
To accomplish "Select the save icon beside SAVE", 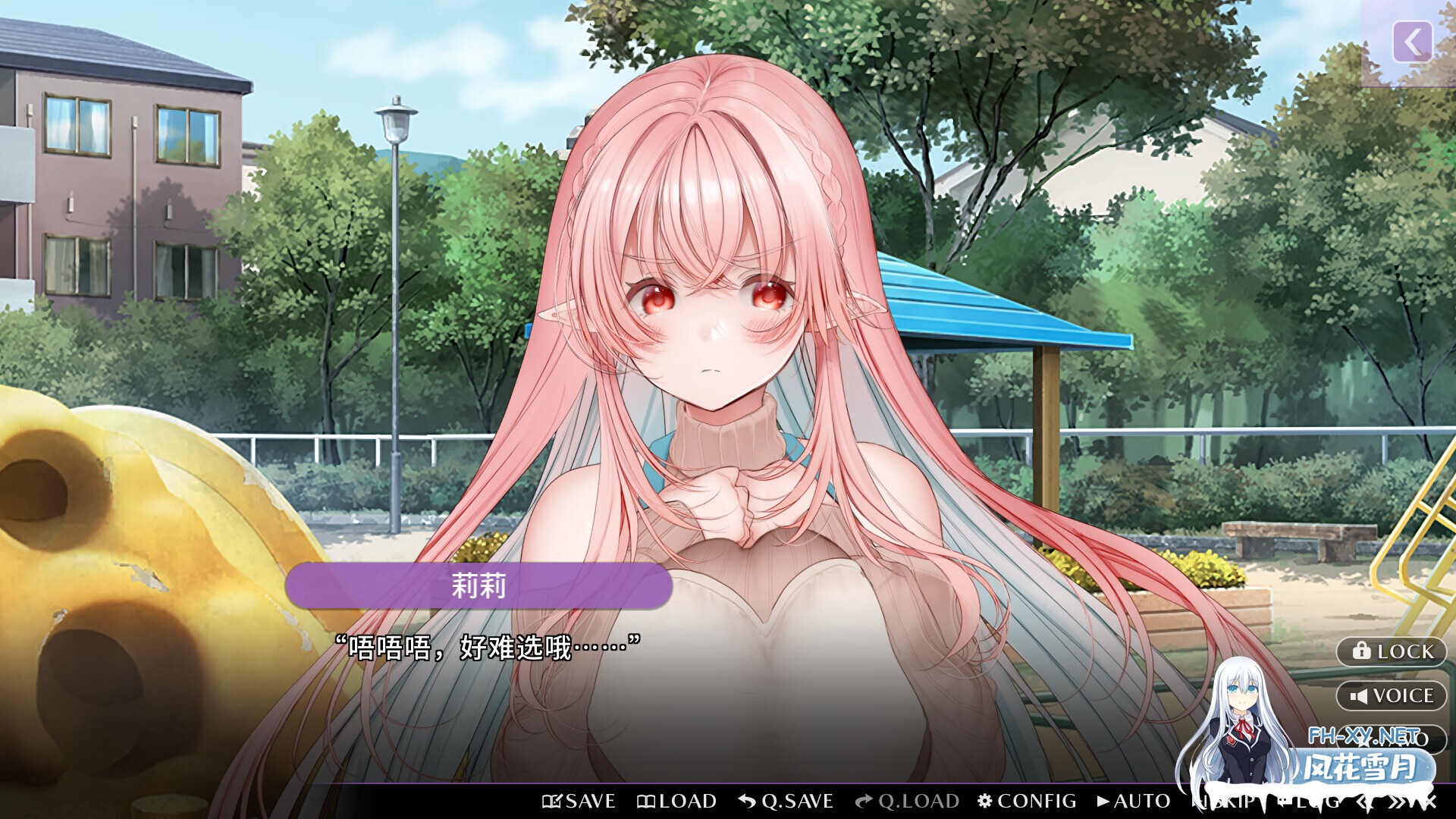I will point(554,801).
